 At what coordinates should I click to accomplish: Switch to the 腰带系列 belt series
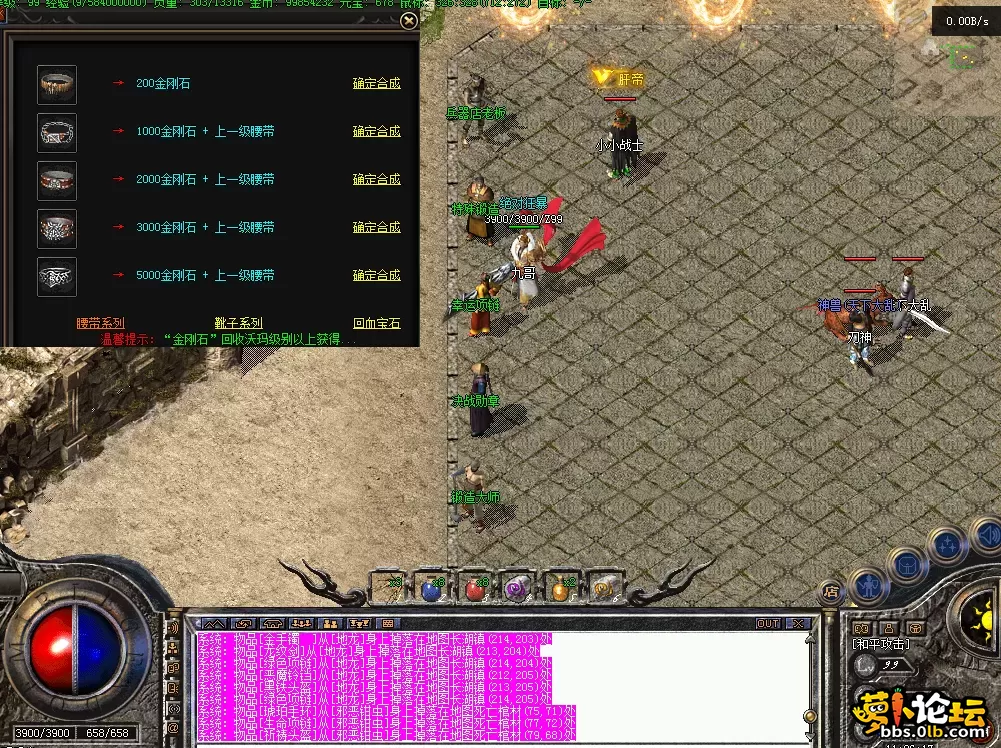pyautogui.click(x=100, y=323)
